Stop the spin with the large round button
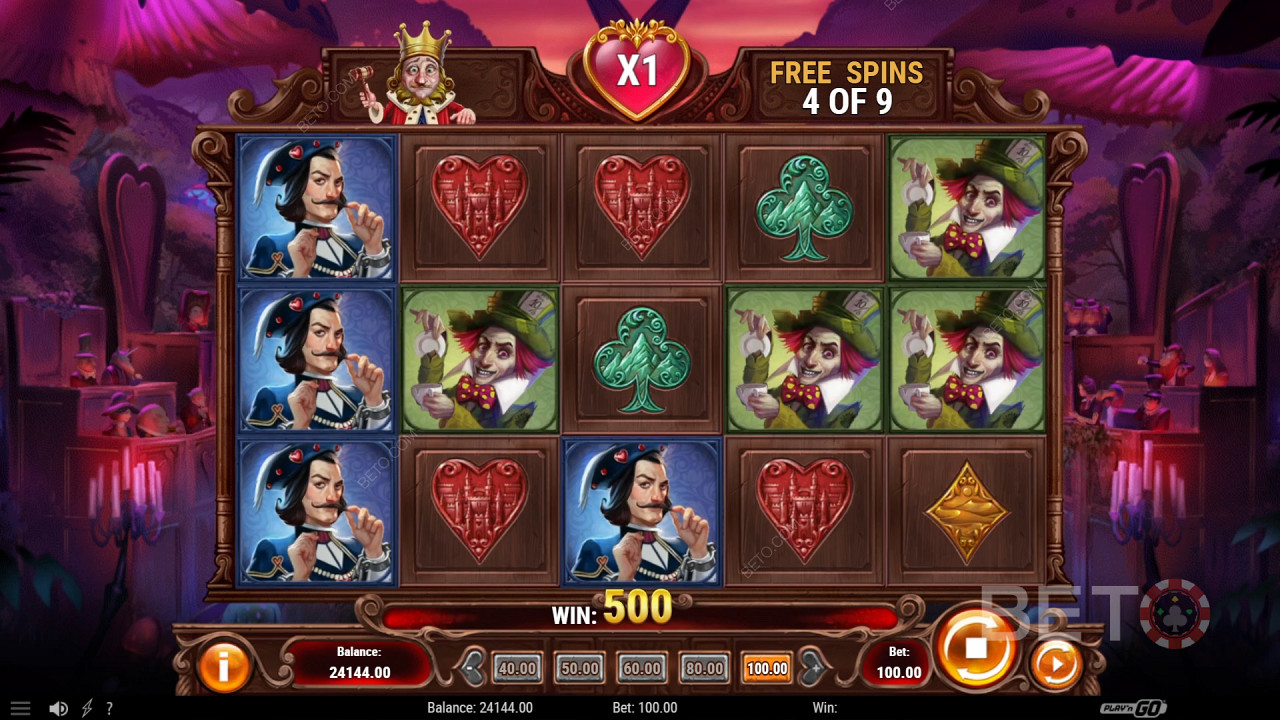Viewport: 1280px width, 720px height. [x=975, y=647]
